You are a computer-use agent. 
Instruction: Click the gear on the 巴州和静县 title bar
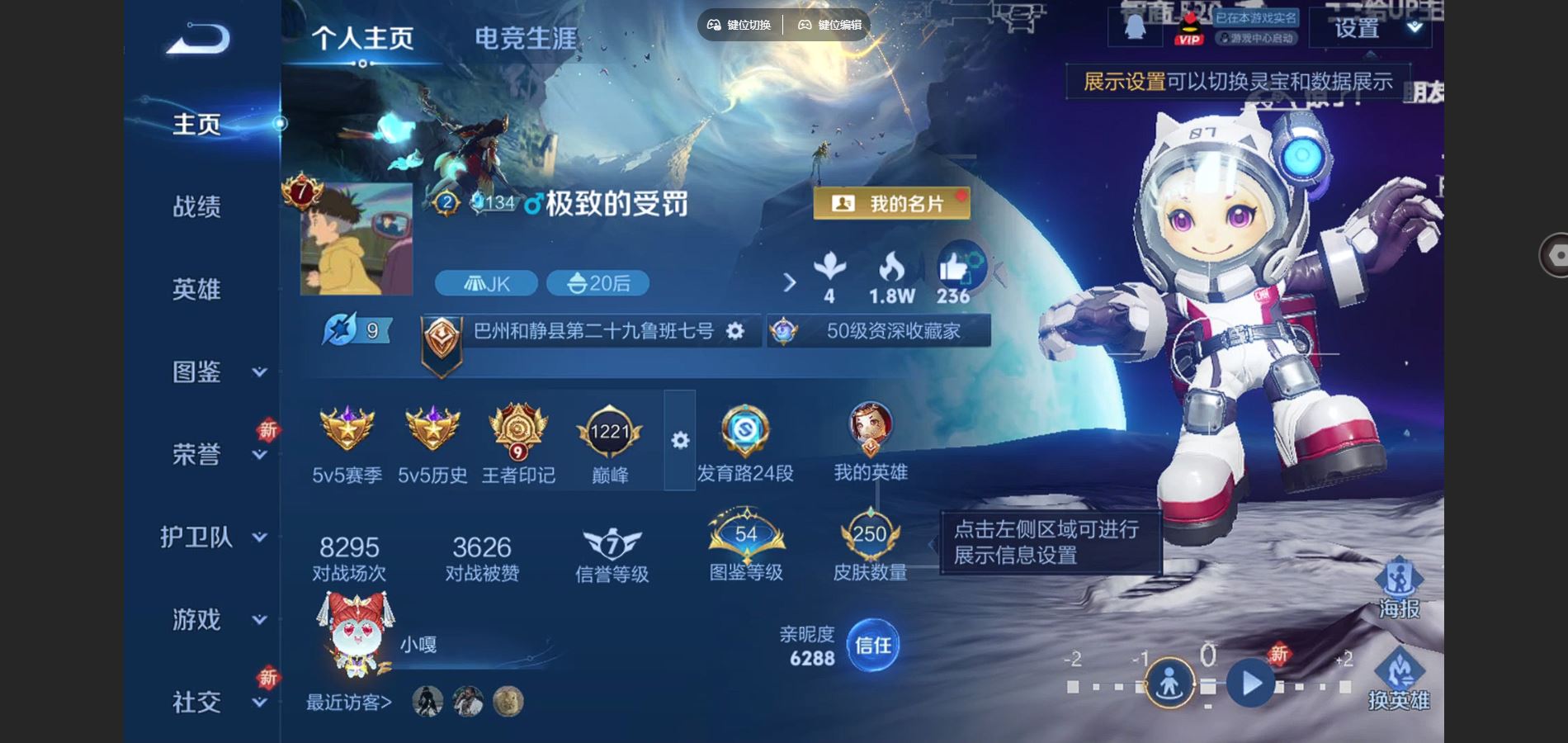(x=733, y=330)
